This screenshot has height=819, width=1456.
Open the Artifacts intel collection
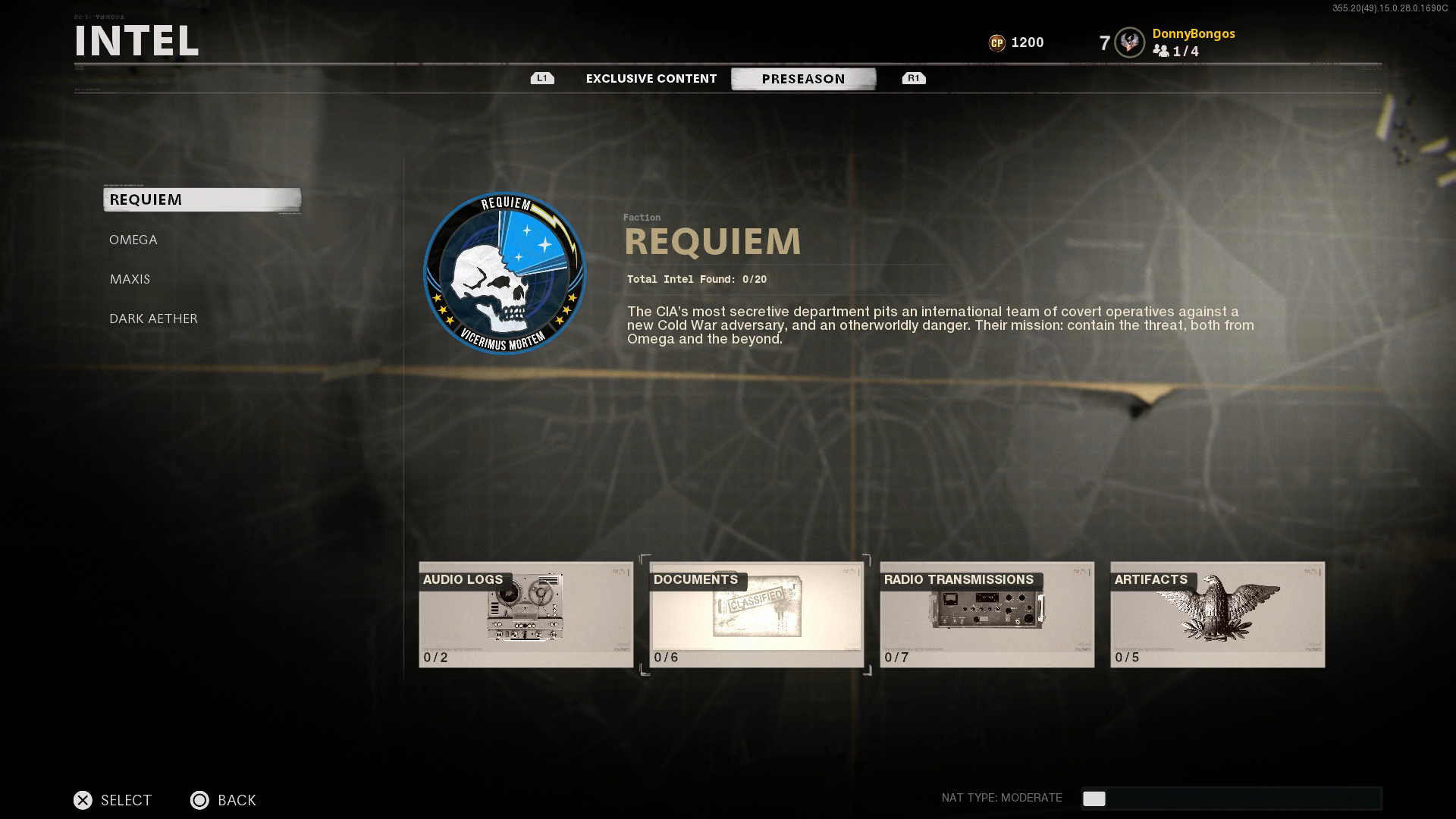click(1217, 614)
